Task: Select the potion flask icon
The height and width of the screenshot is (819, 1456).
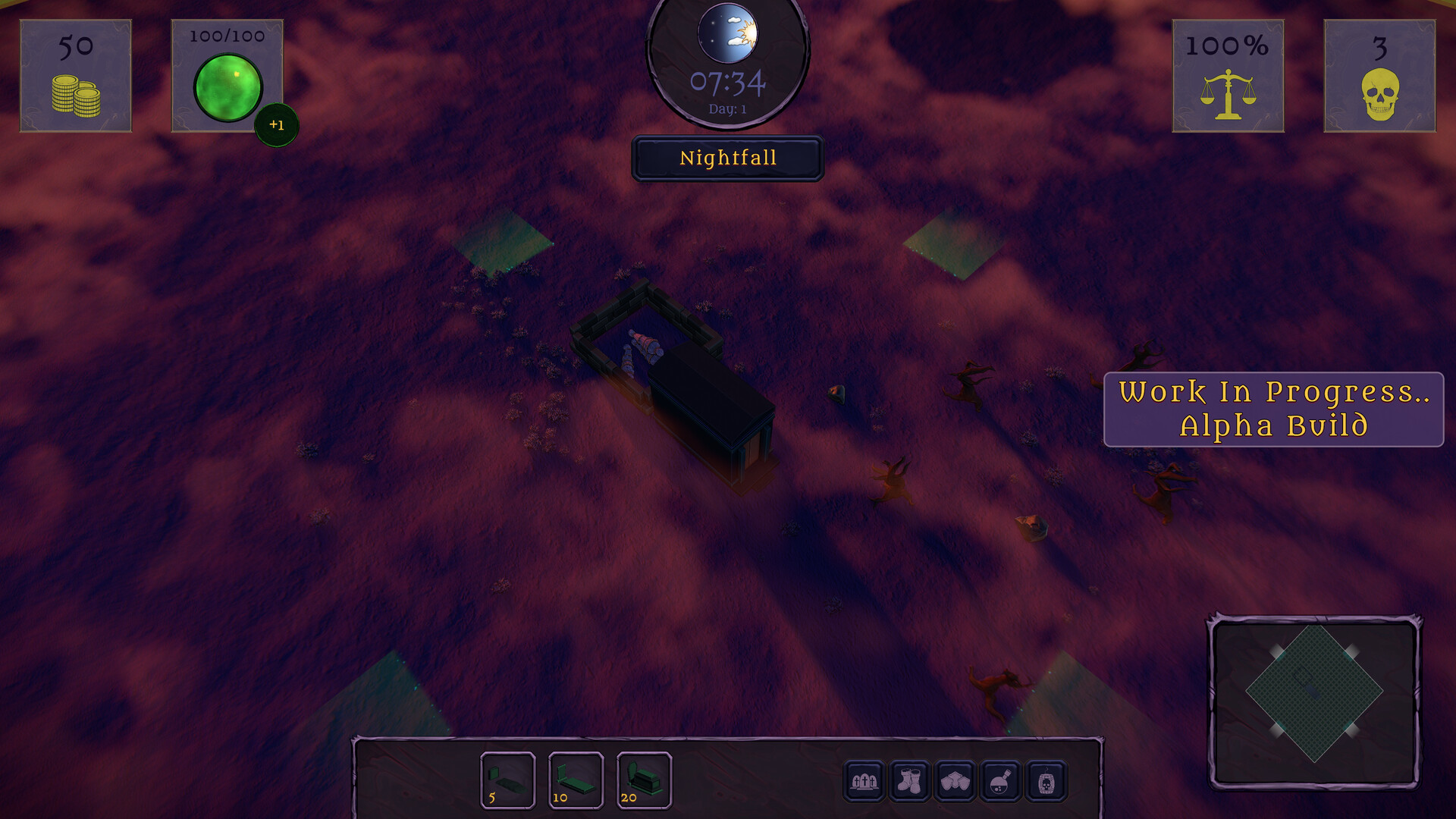Action: click(1001, 781)
